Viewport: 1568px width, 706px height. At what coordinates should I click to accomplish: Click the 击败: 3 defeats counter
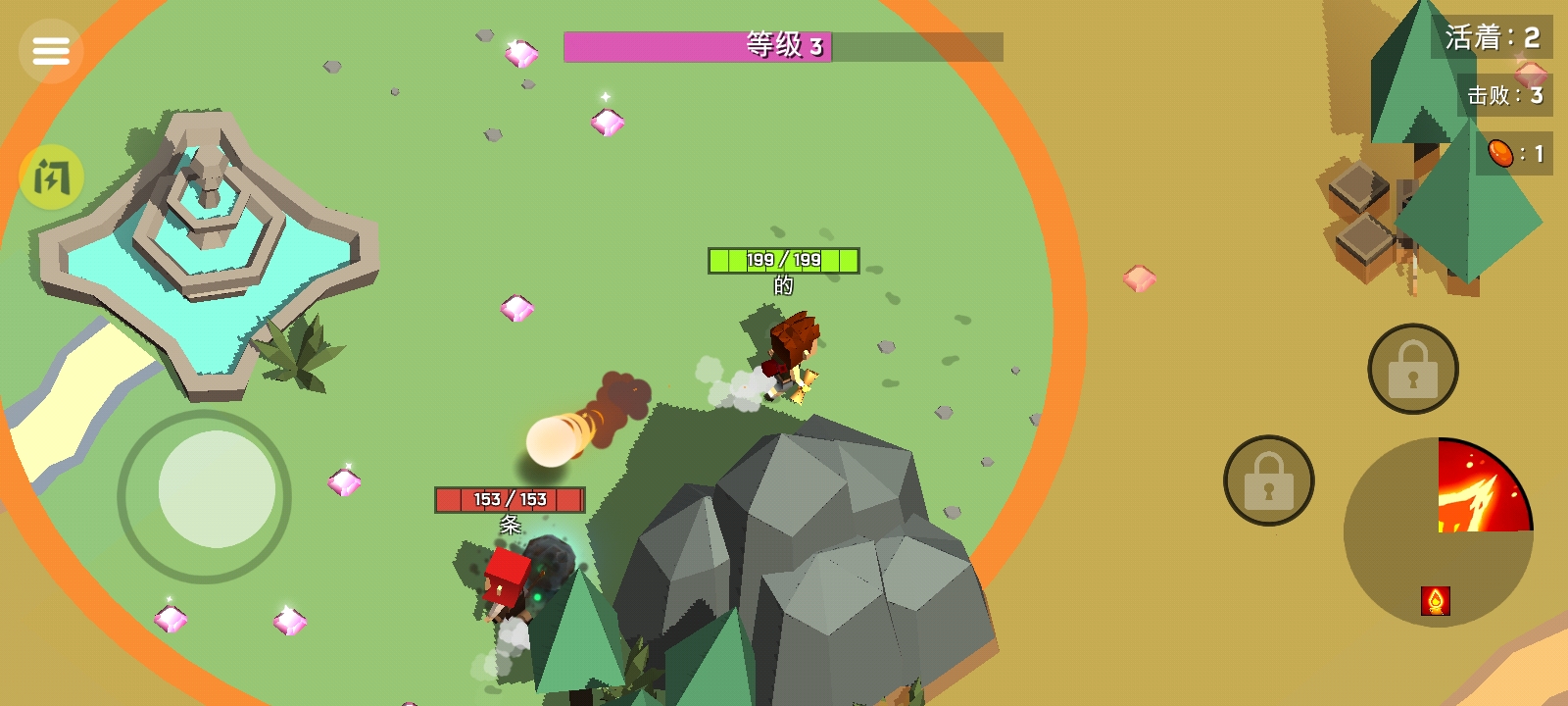[1504, 94]
